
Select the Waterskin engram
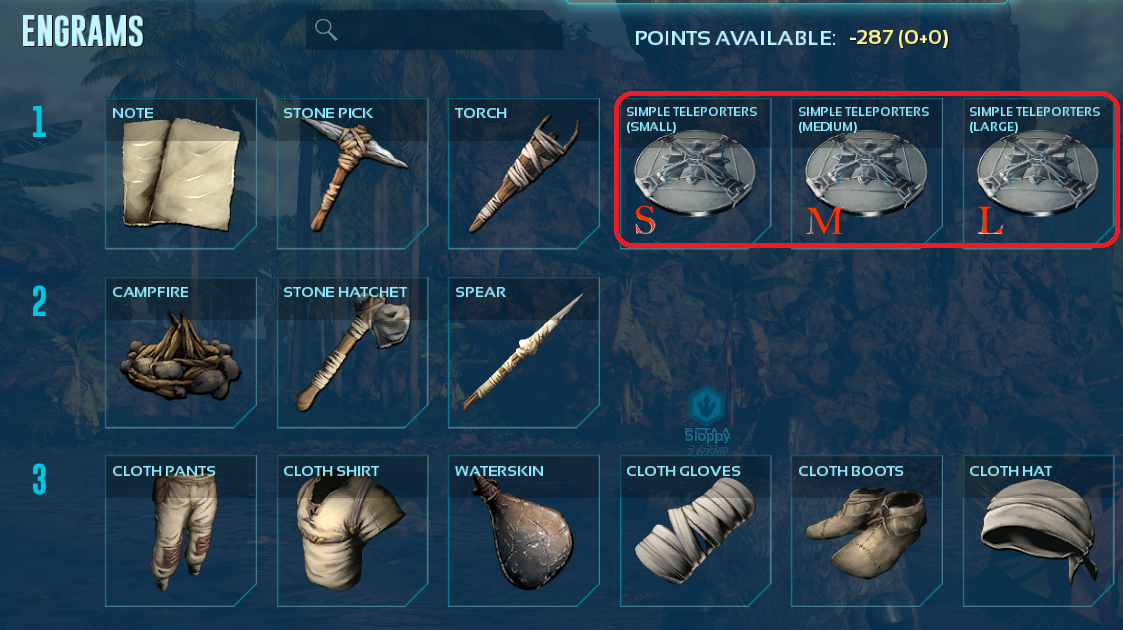click(x=523, y=531)
